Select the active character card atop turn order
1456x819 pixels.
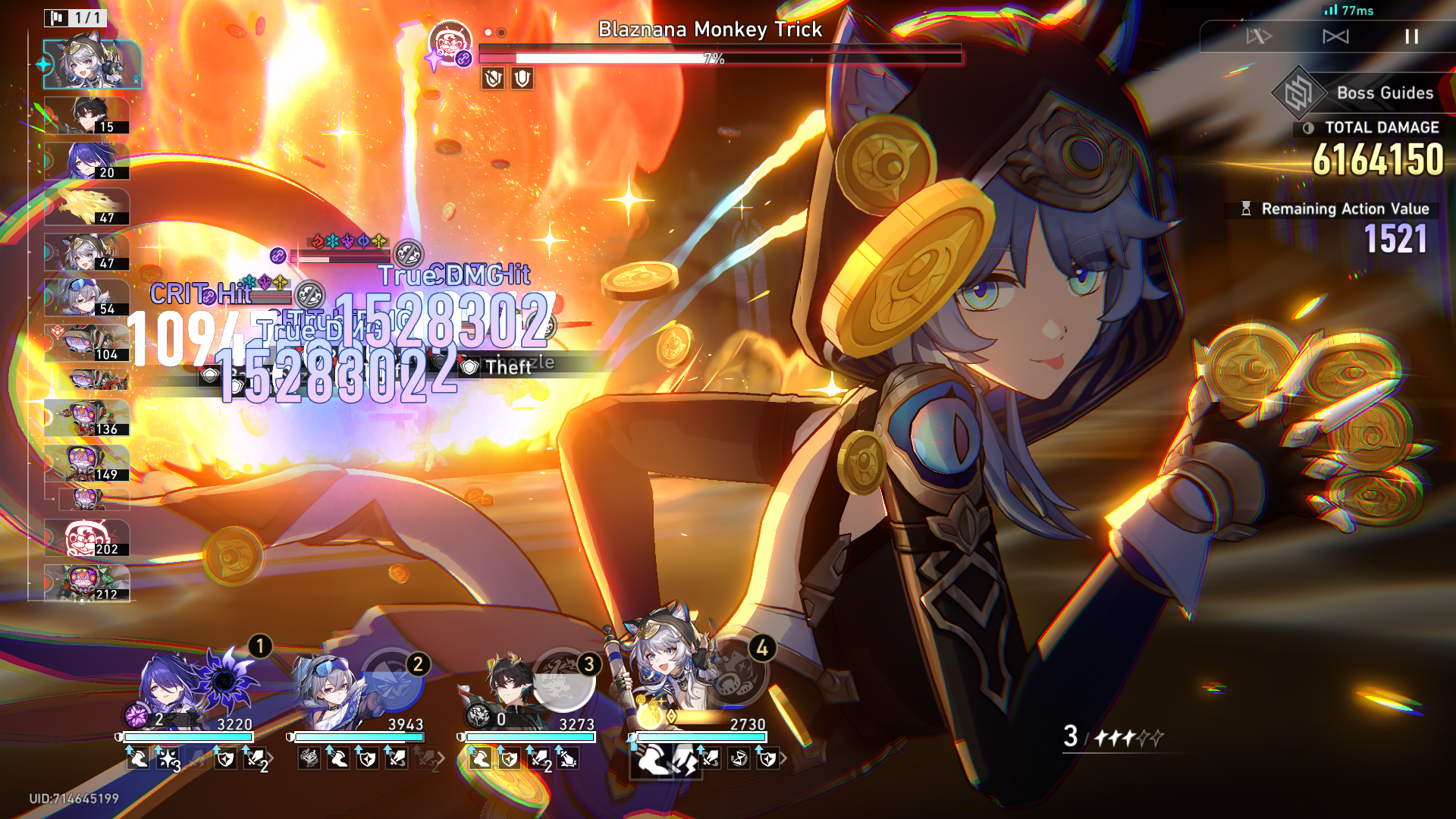click(x=93, y=65)
